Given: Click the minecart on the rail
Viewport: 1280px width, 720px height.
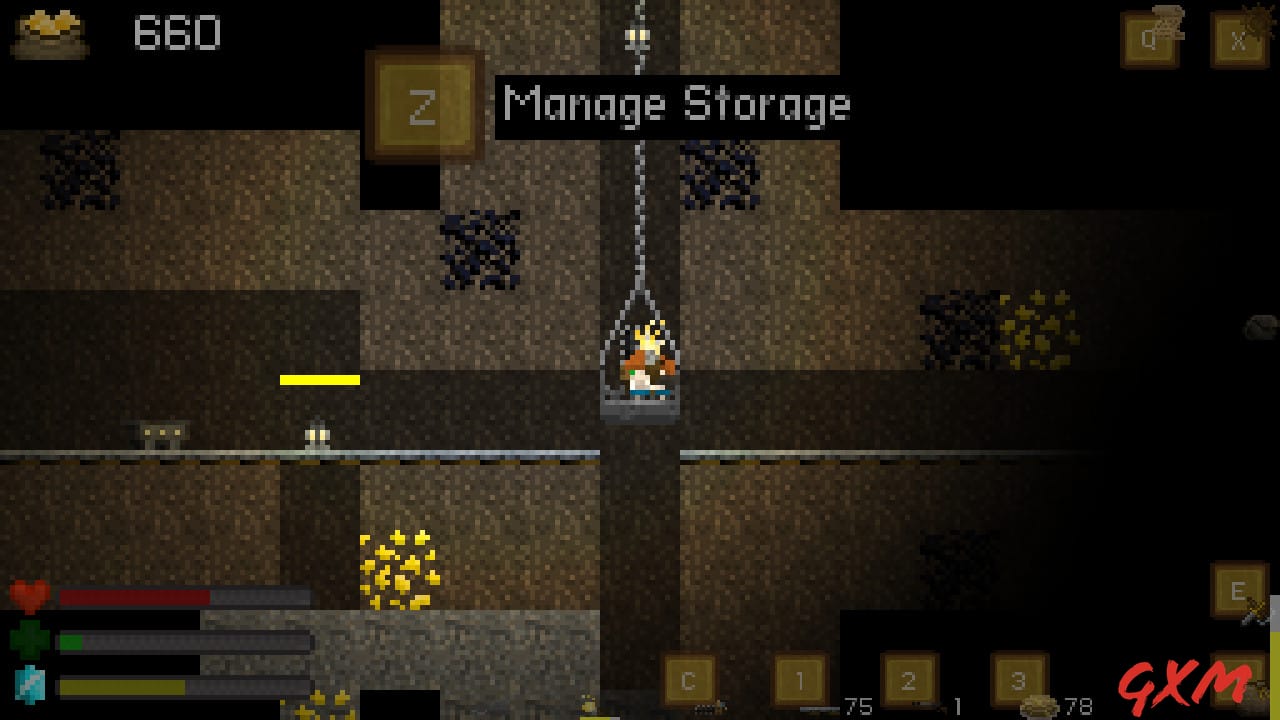Looking at the screenshot, I should point(158,432).
